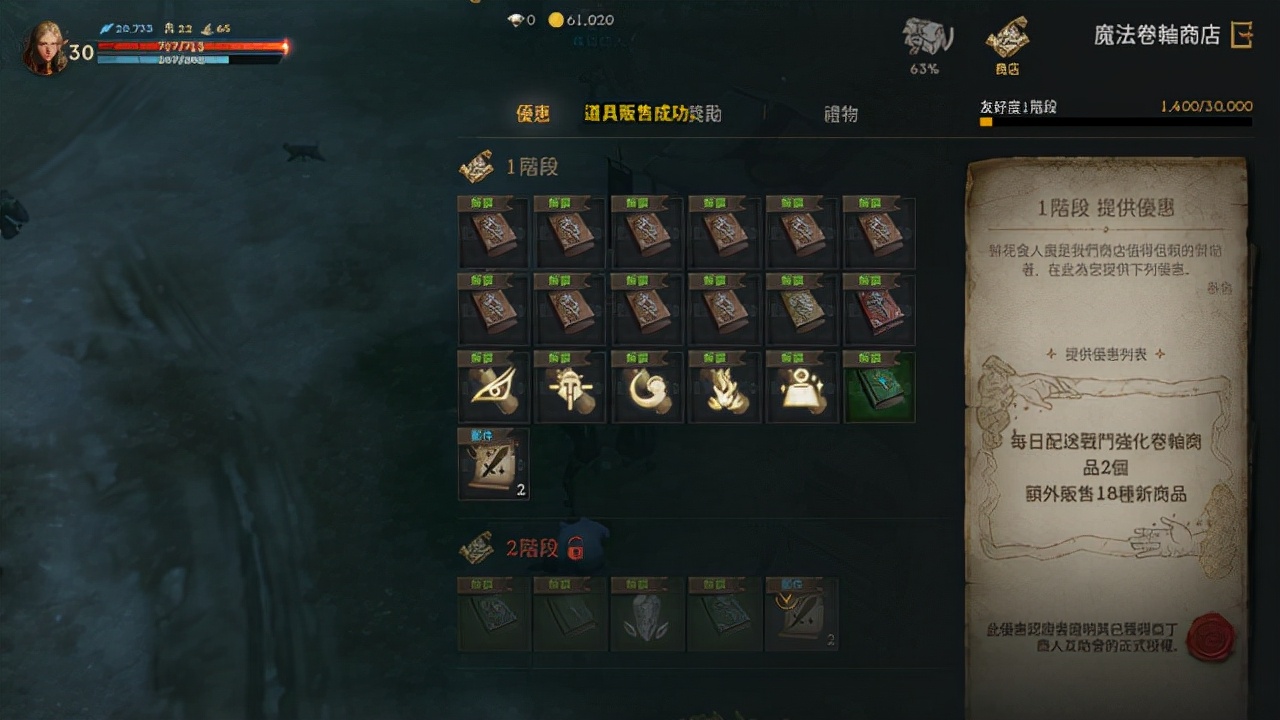Select the bell-shaped scroll icon
The width and height of the screenshot is (1280, 720).
click(x=802, y=390)
